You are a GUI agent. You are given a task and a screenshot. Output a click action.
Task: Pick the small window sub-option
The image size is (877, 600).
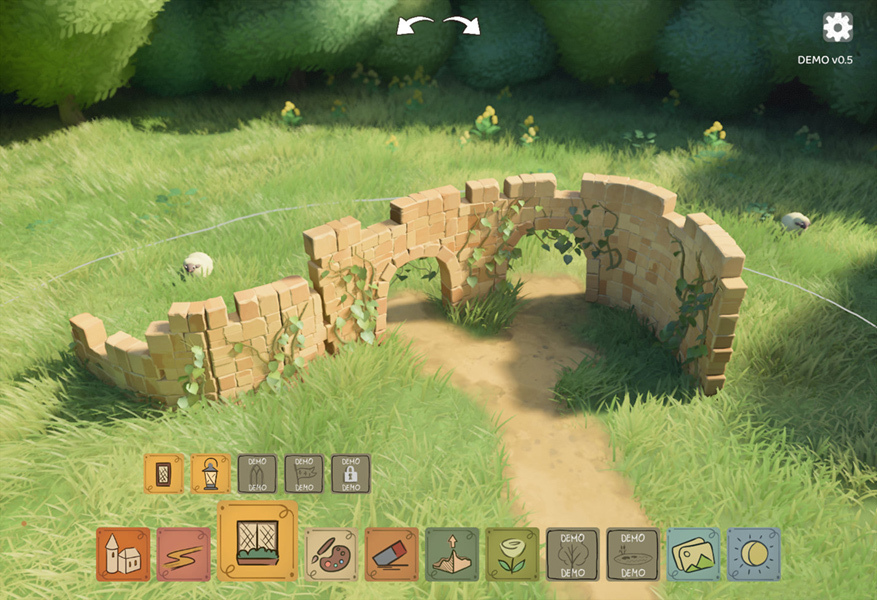(164, 474)
